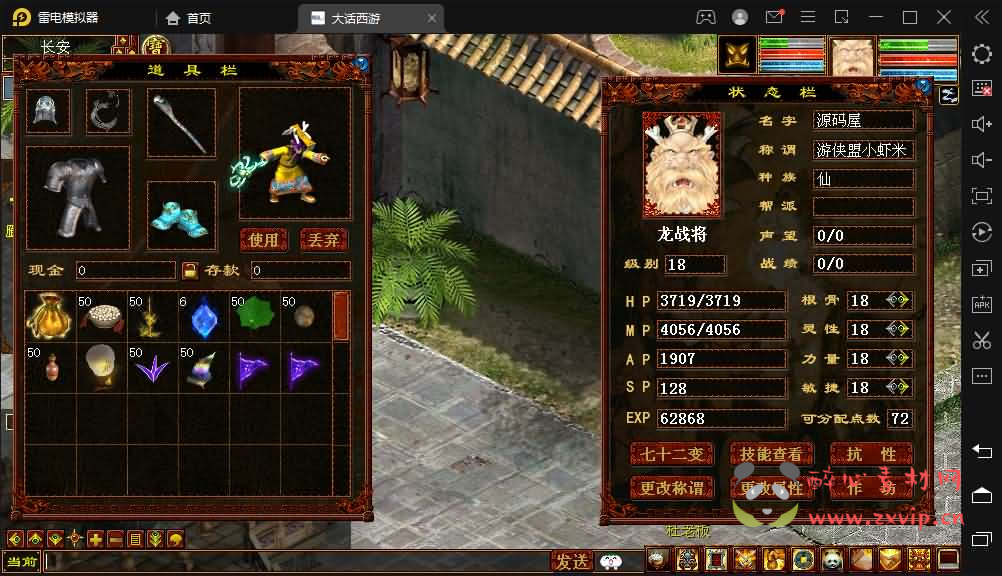Open the panda icon in bottom bar

click(x=831, y=560)
